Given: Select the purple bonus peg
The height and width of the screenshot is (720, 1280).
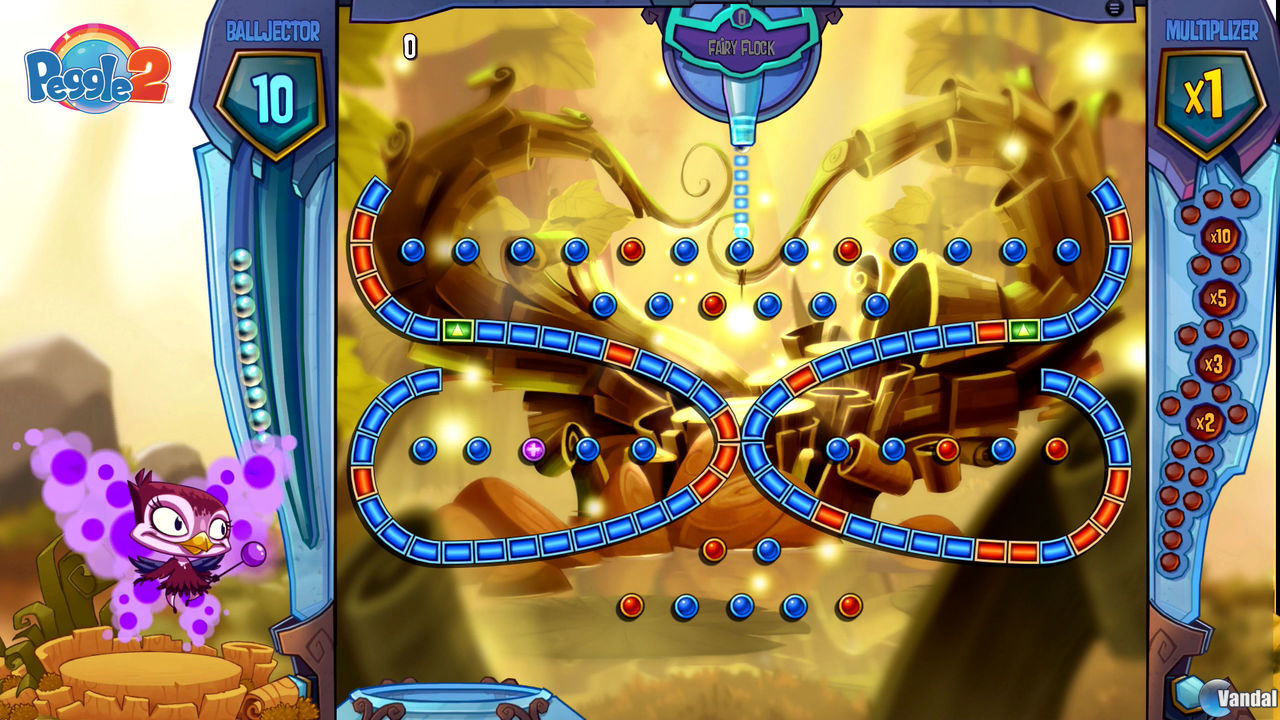Looking at the screenshot, I should tap(533, 447).
